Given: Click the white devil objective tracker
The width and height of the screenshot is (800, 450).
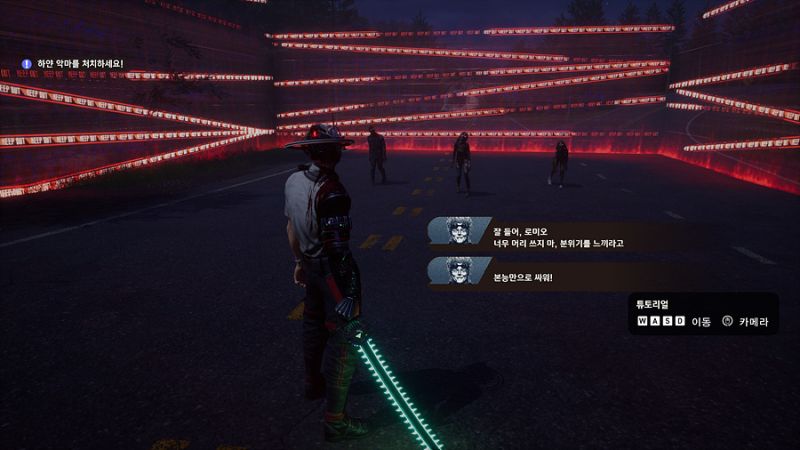Looking at the screenshot, I should 74,64.
